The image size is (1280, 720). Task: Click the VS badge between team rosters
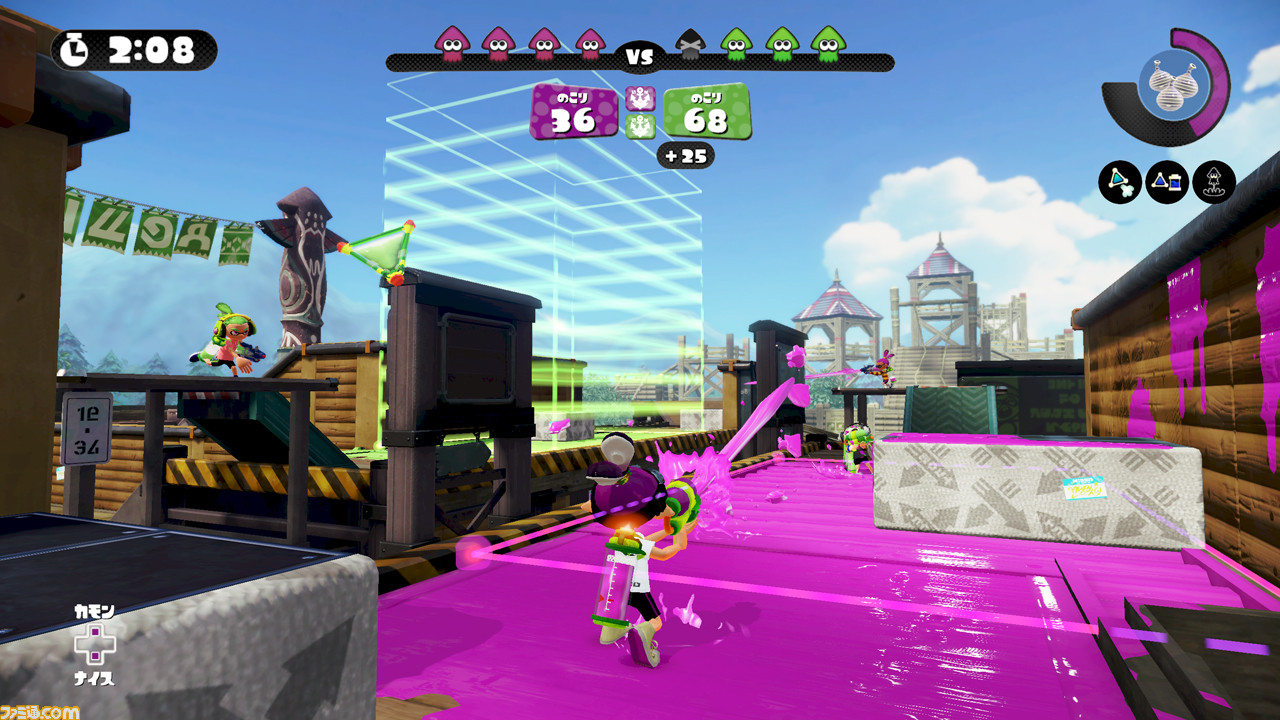coord(640,54)
